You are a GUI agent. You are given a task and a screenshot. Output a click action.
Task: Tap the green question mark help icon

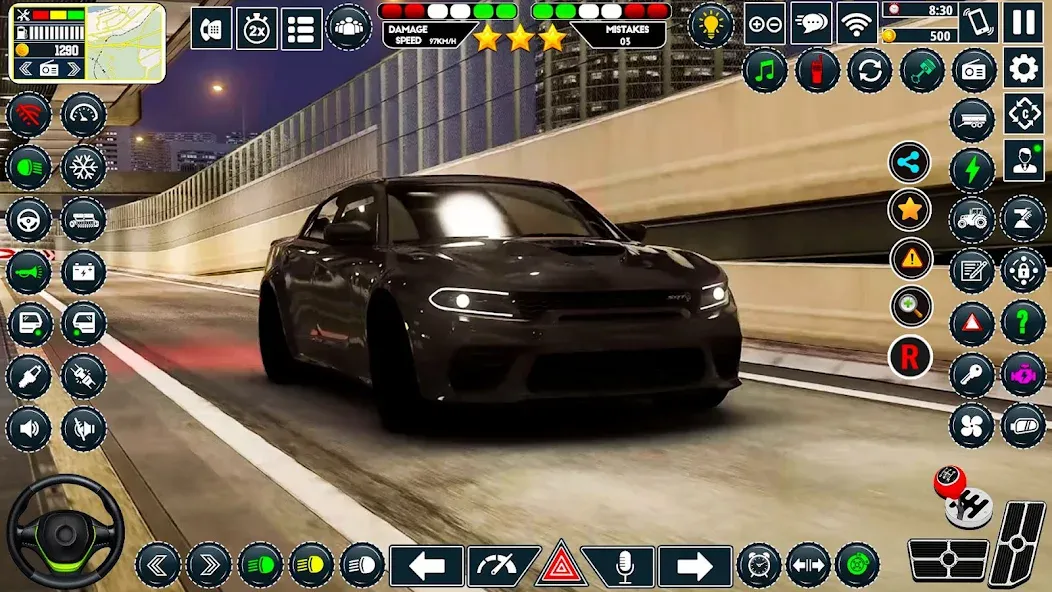[1023, 322]
